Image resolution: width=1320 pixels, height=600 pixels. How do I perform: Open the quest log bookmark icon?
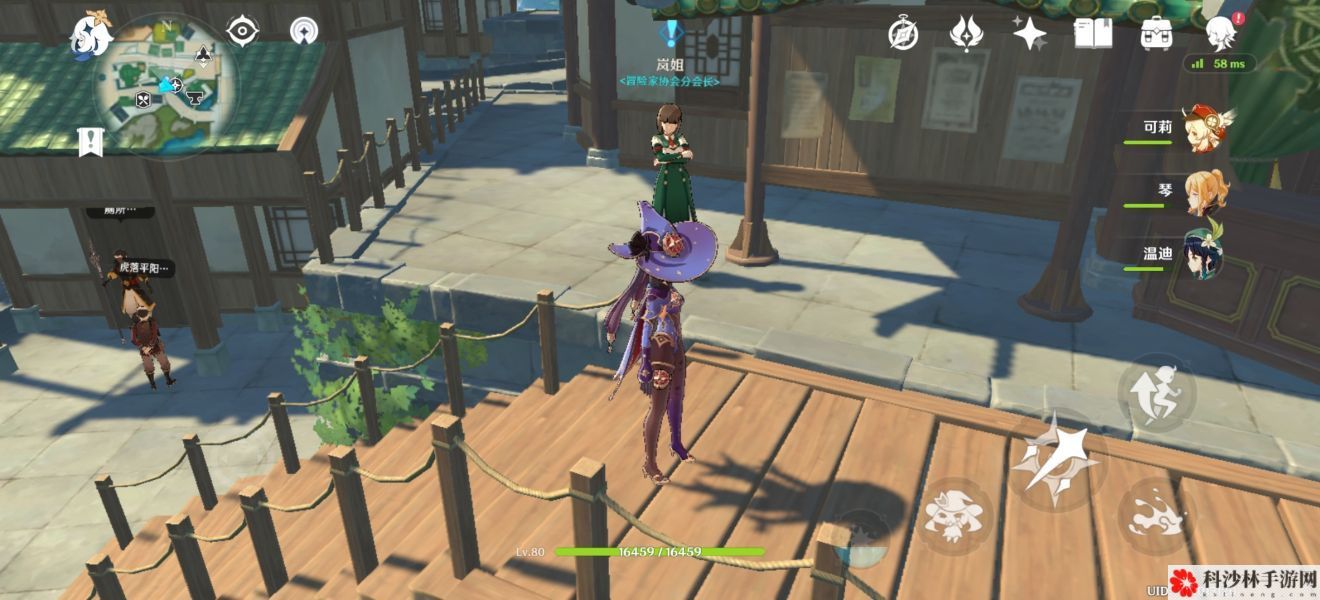point(91,142)
